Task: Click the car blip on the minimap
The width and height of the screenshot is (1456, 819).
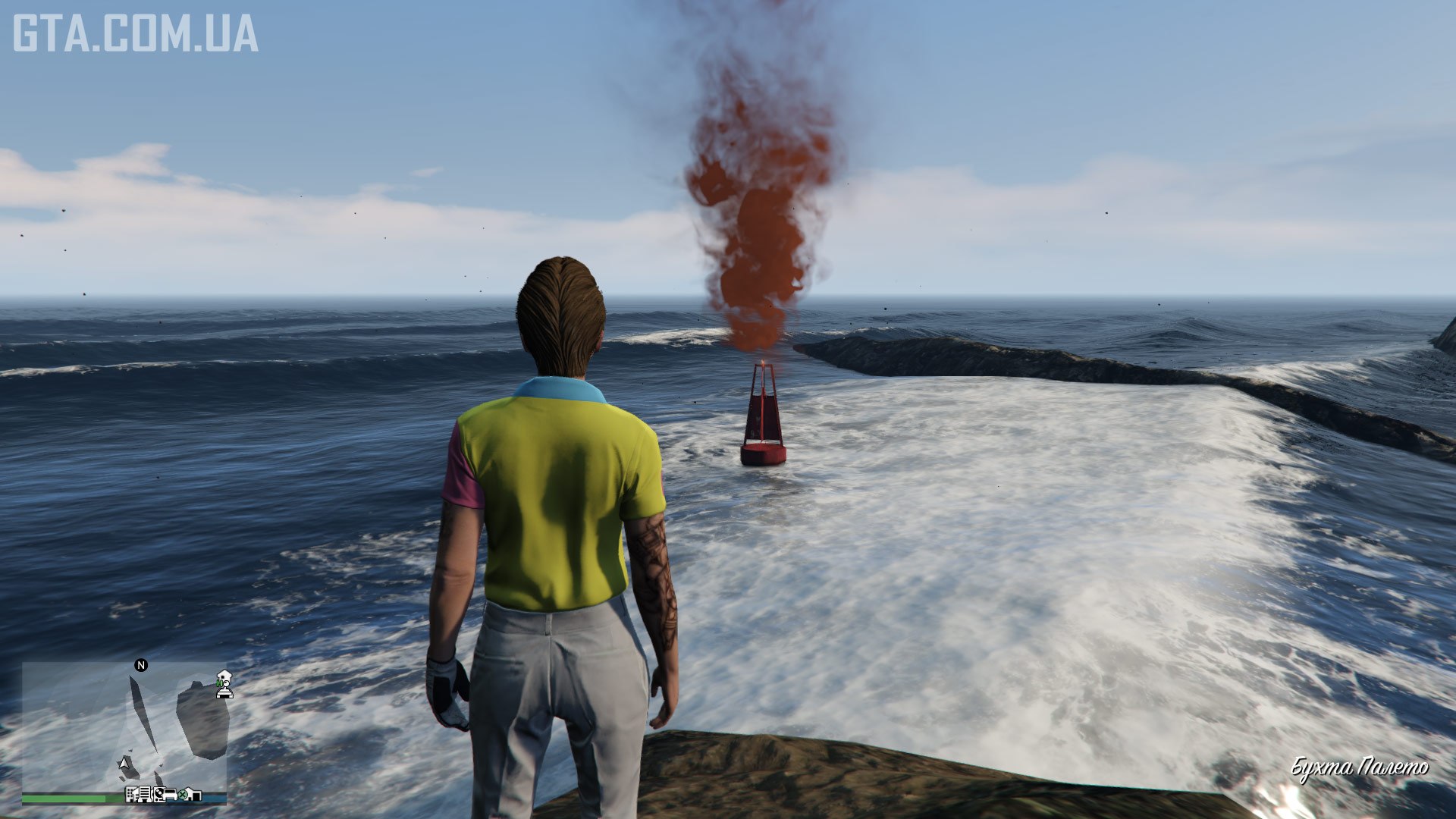Action: tap(168, 795)
